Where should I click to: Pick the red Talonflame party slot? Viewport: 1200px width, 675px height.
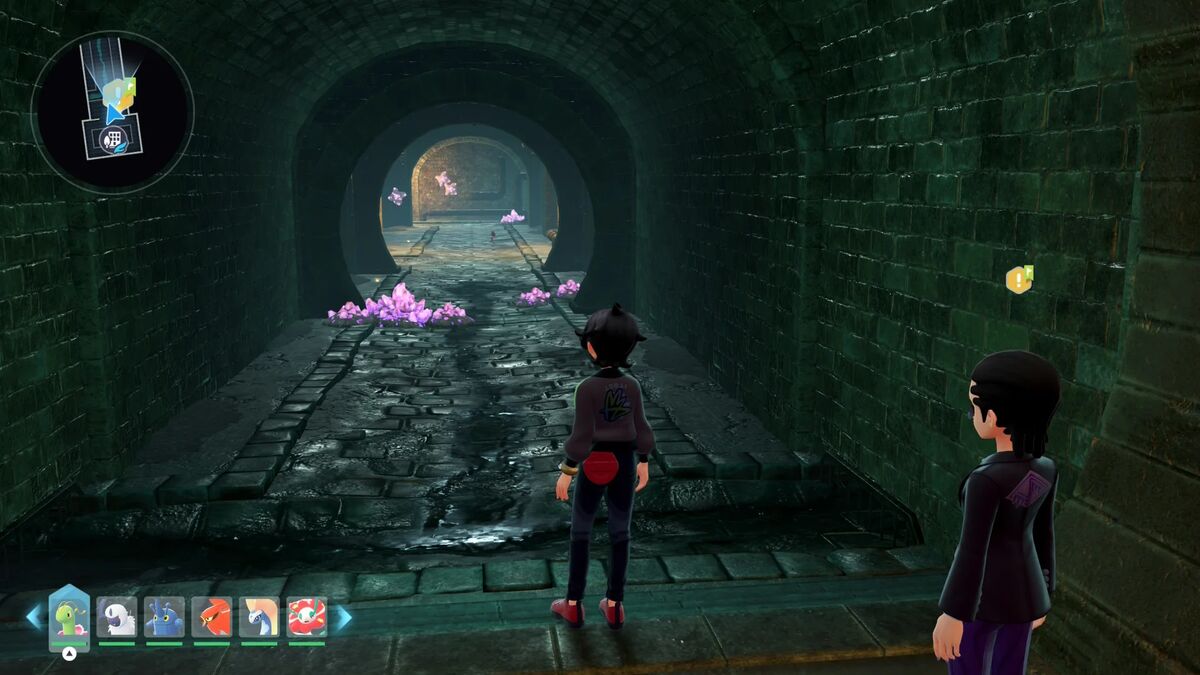pyautogui.click(x=212, y=617)
